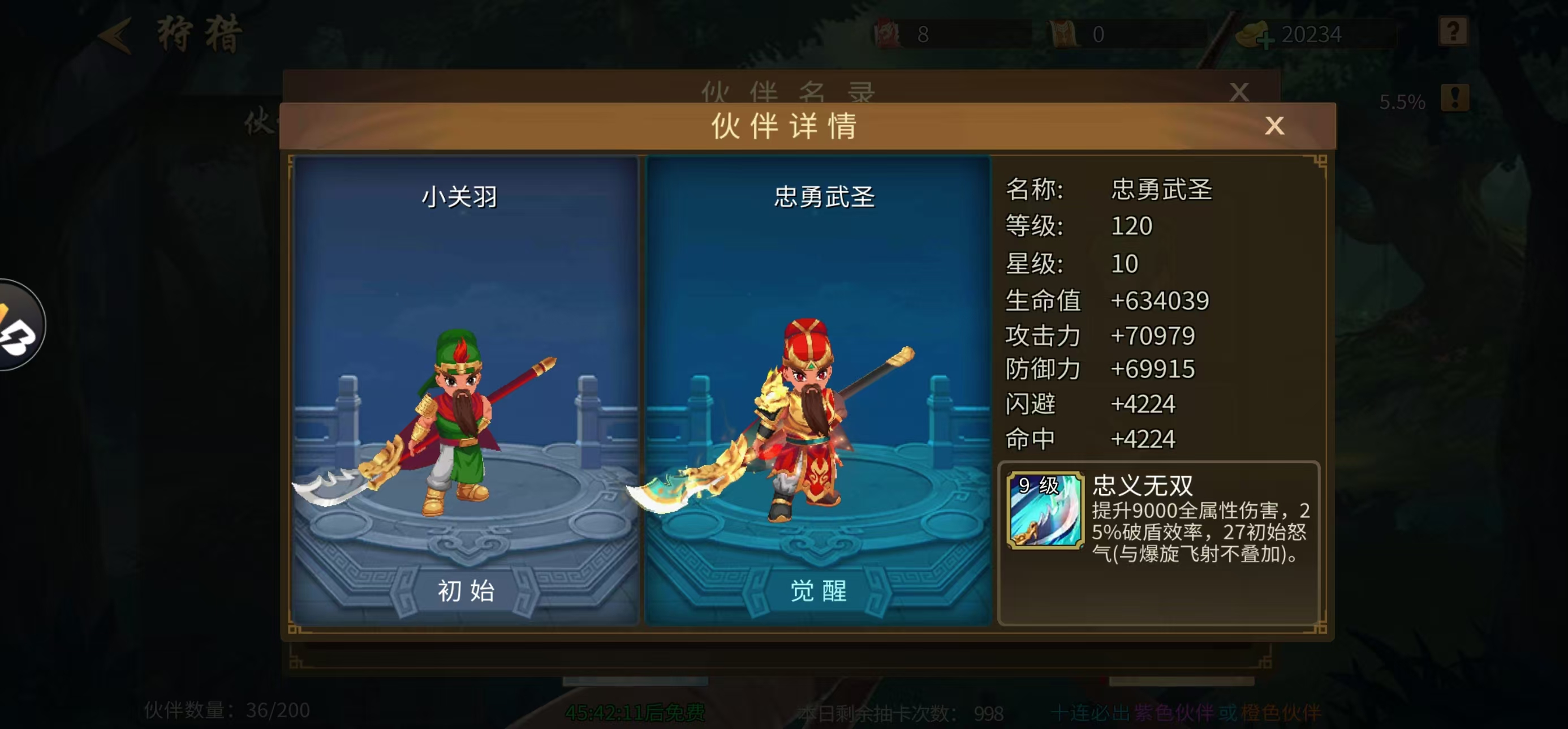
Task: Close the 伙伴名录 window behind
Action: [x=1239, y=93]
